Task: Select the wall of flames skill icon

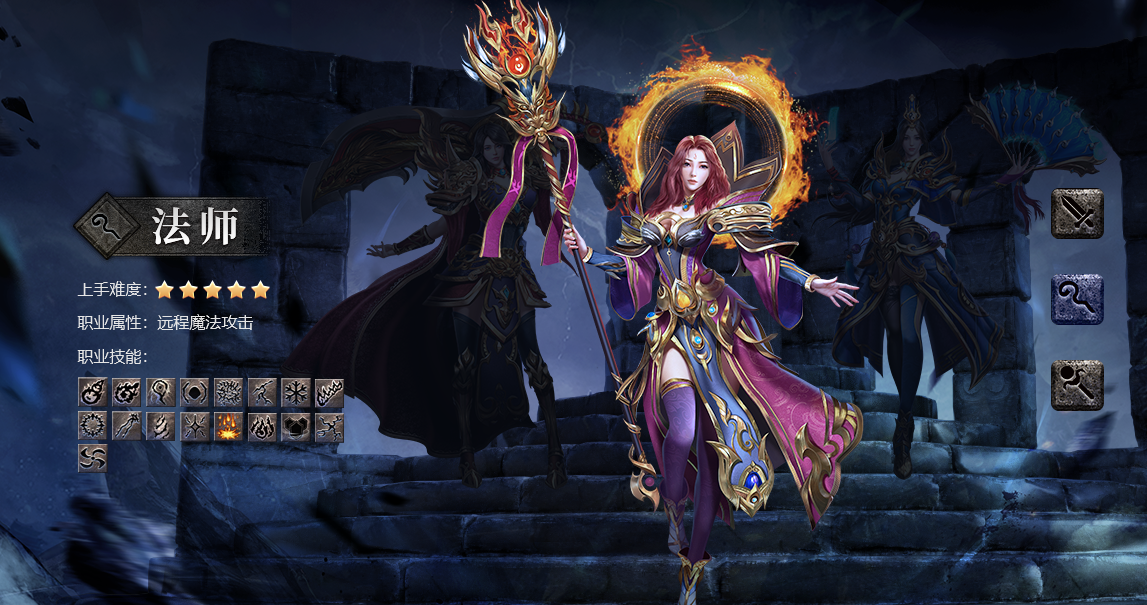Action: tap(330, 392)
